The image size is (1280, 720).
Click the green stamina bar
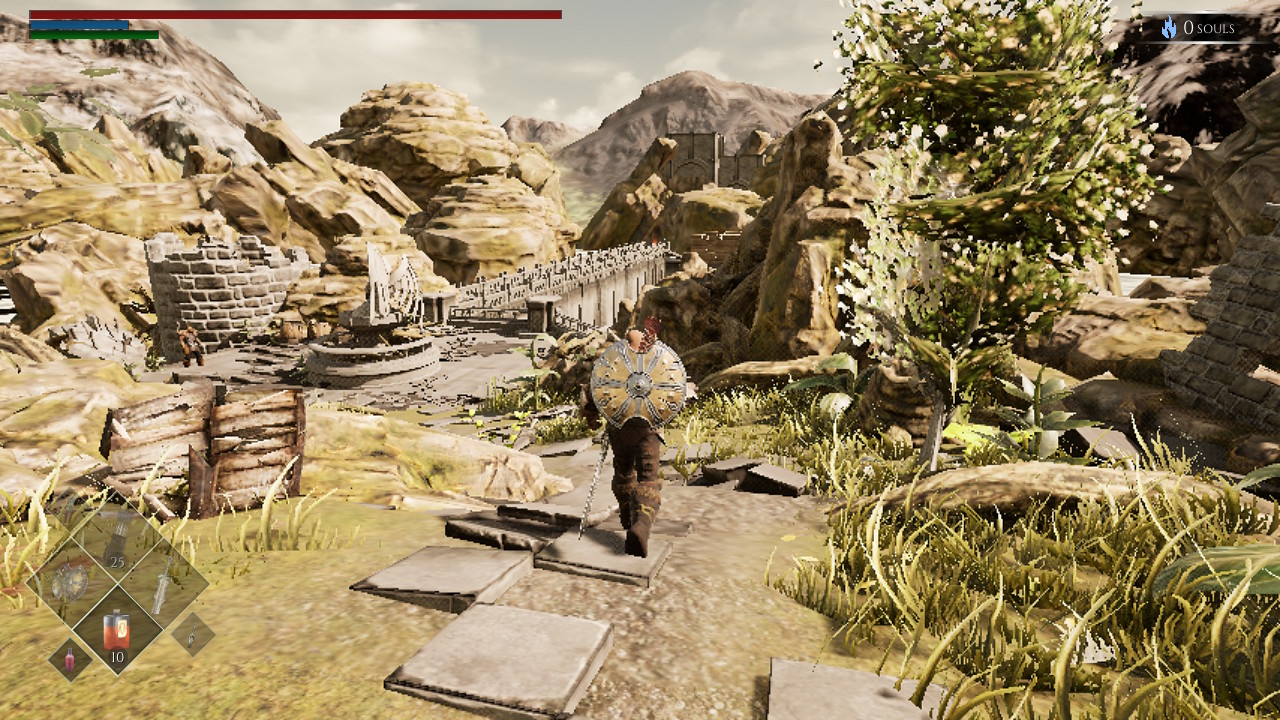click(x=95, y=33)
